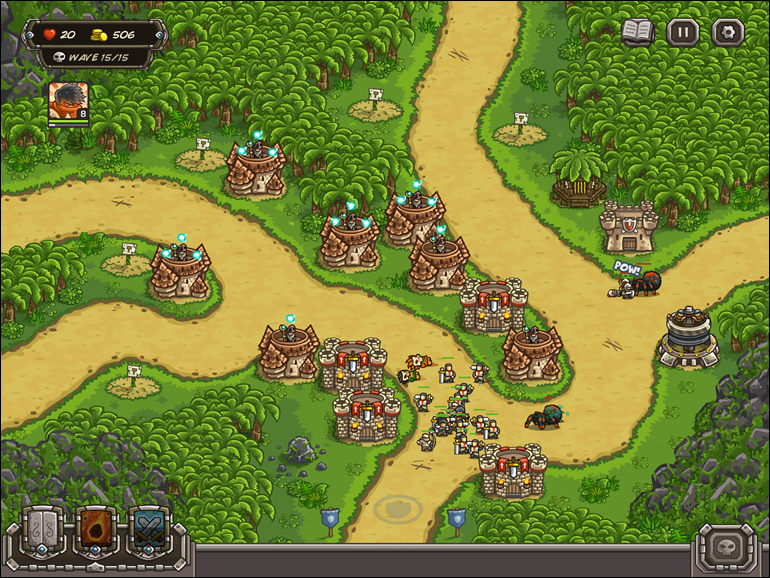
Task: Click the skull button in the corner
Action: (726, 549)
